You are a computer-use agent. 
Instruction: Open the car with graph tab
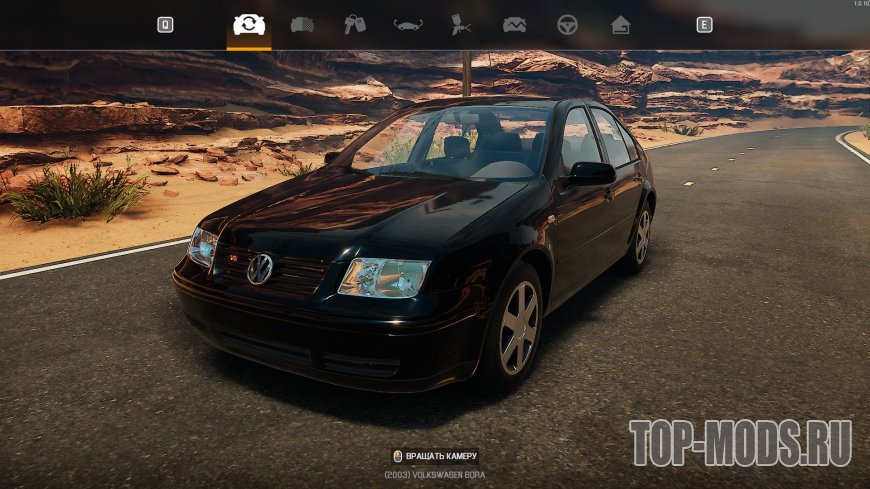coord(514,25)
